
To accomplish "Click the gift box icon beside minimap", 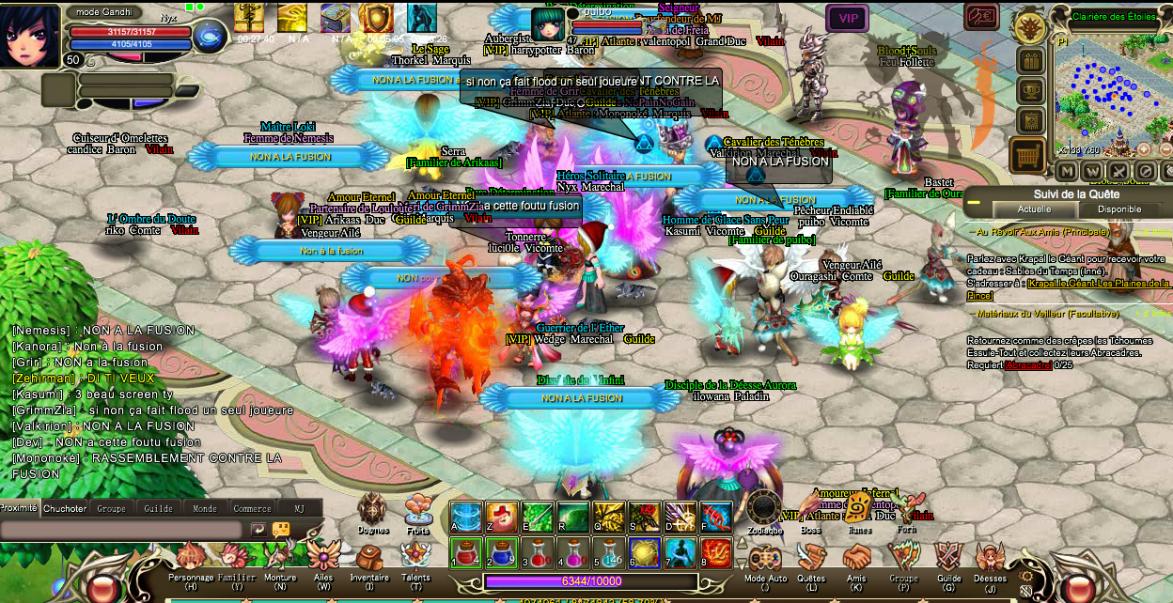I will point(1030,61).
